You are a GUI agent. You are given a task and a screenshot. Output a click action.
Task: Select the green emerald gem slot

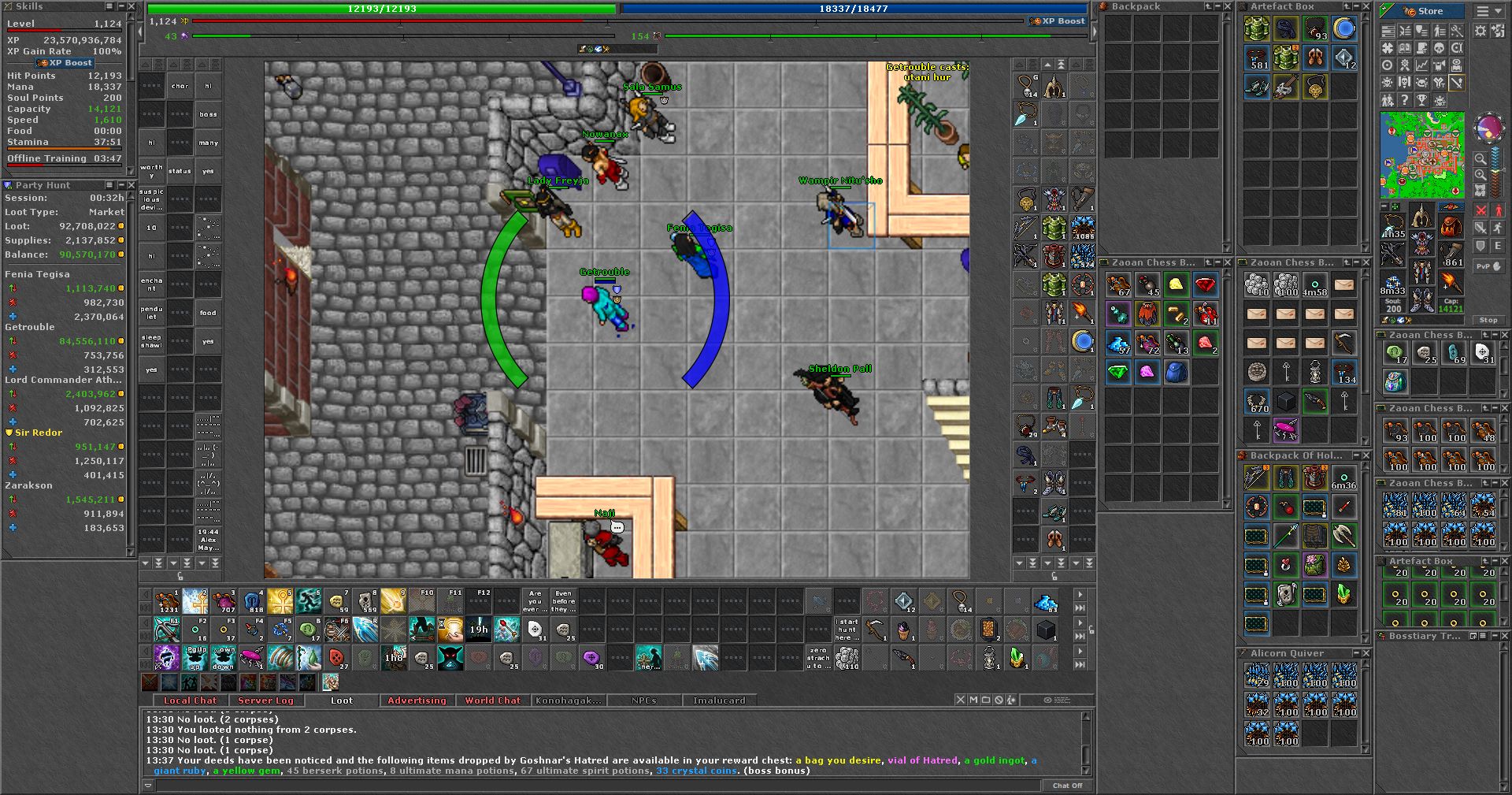pyautogui.click(x=1118, y=372)
